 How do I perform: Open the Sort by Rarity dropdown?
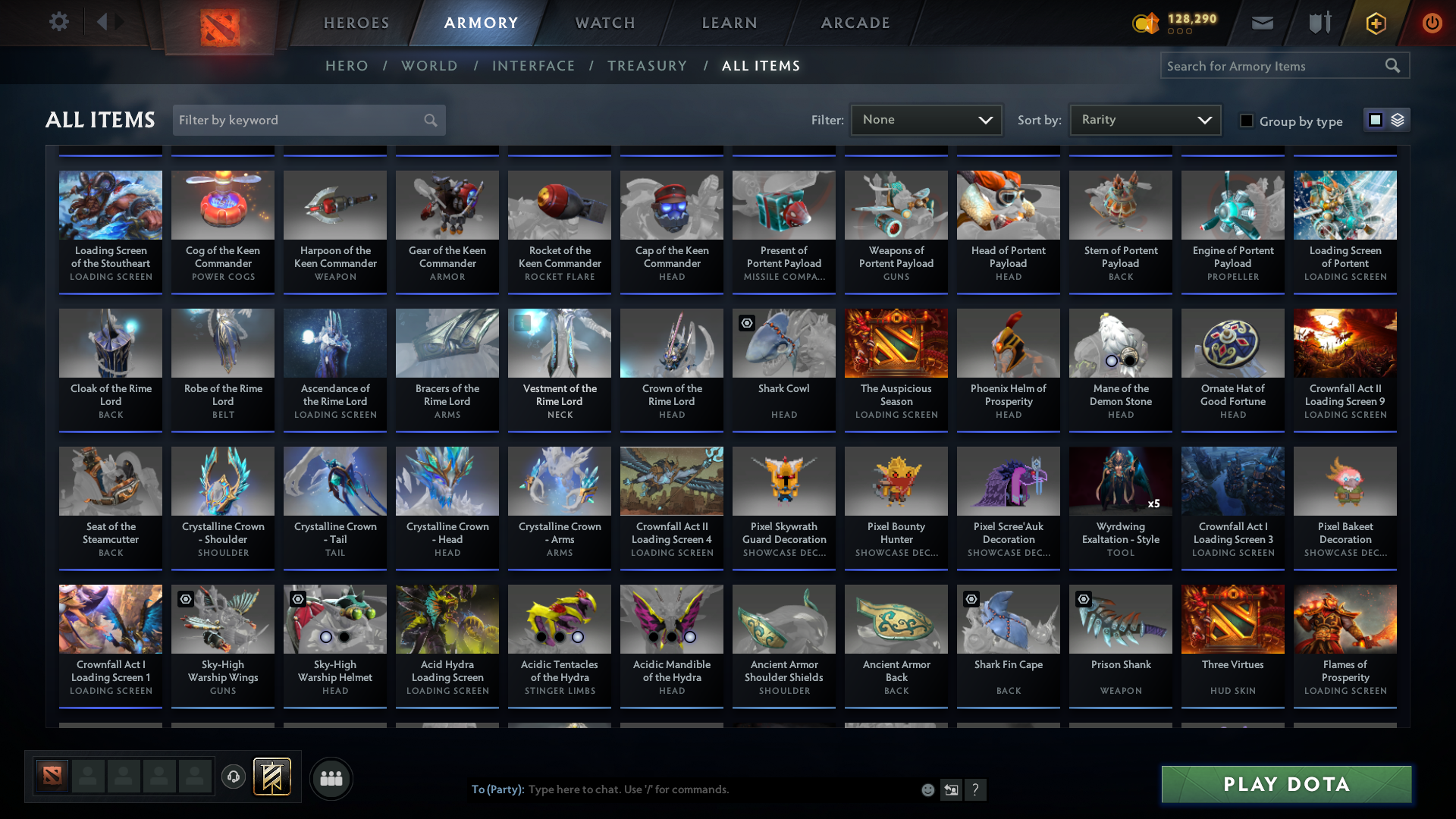click(x=1144, y=119)
